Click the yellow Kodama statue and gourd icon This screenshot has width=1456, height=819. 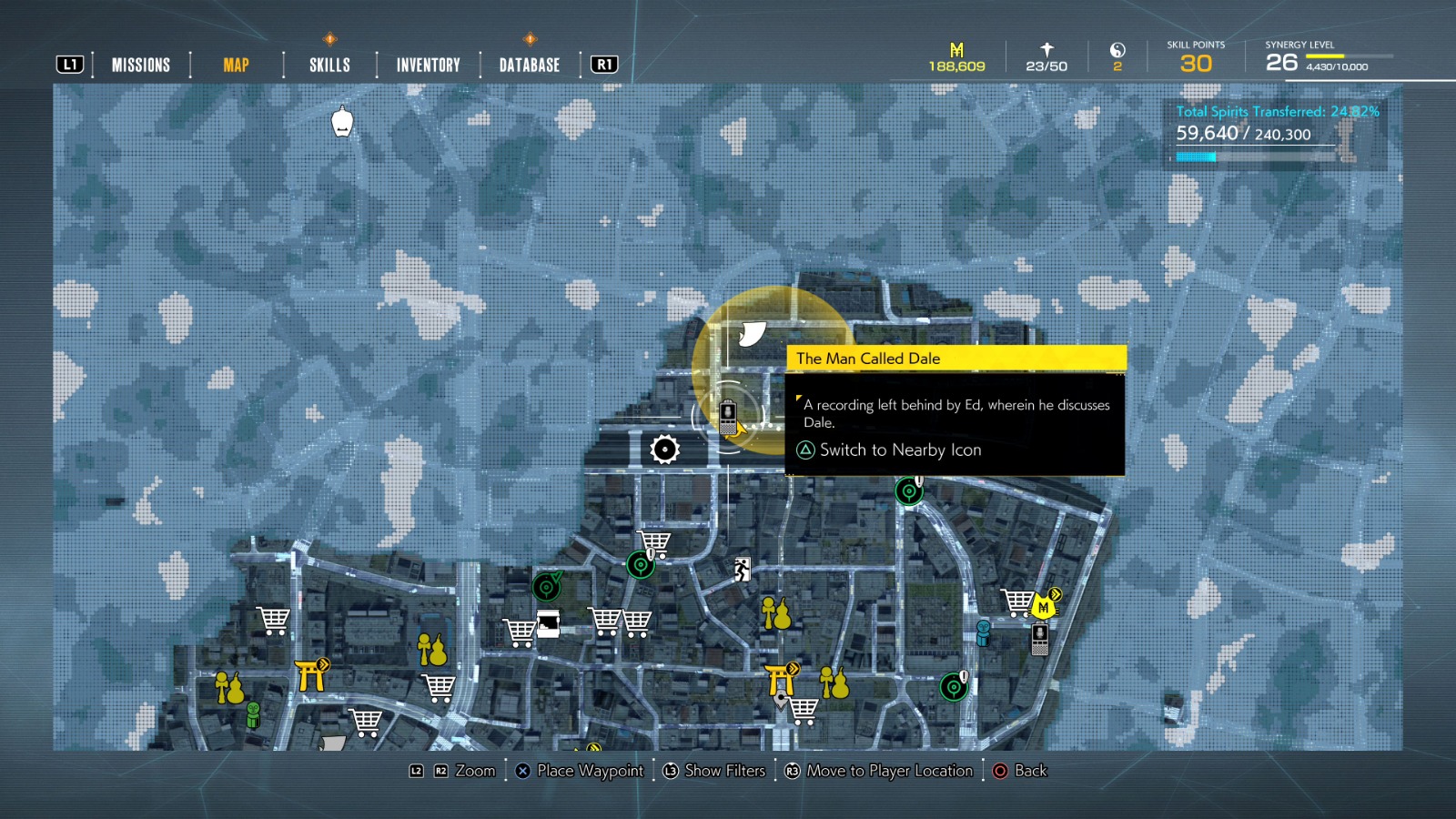(775, 613)
